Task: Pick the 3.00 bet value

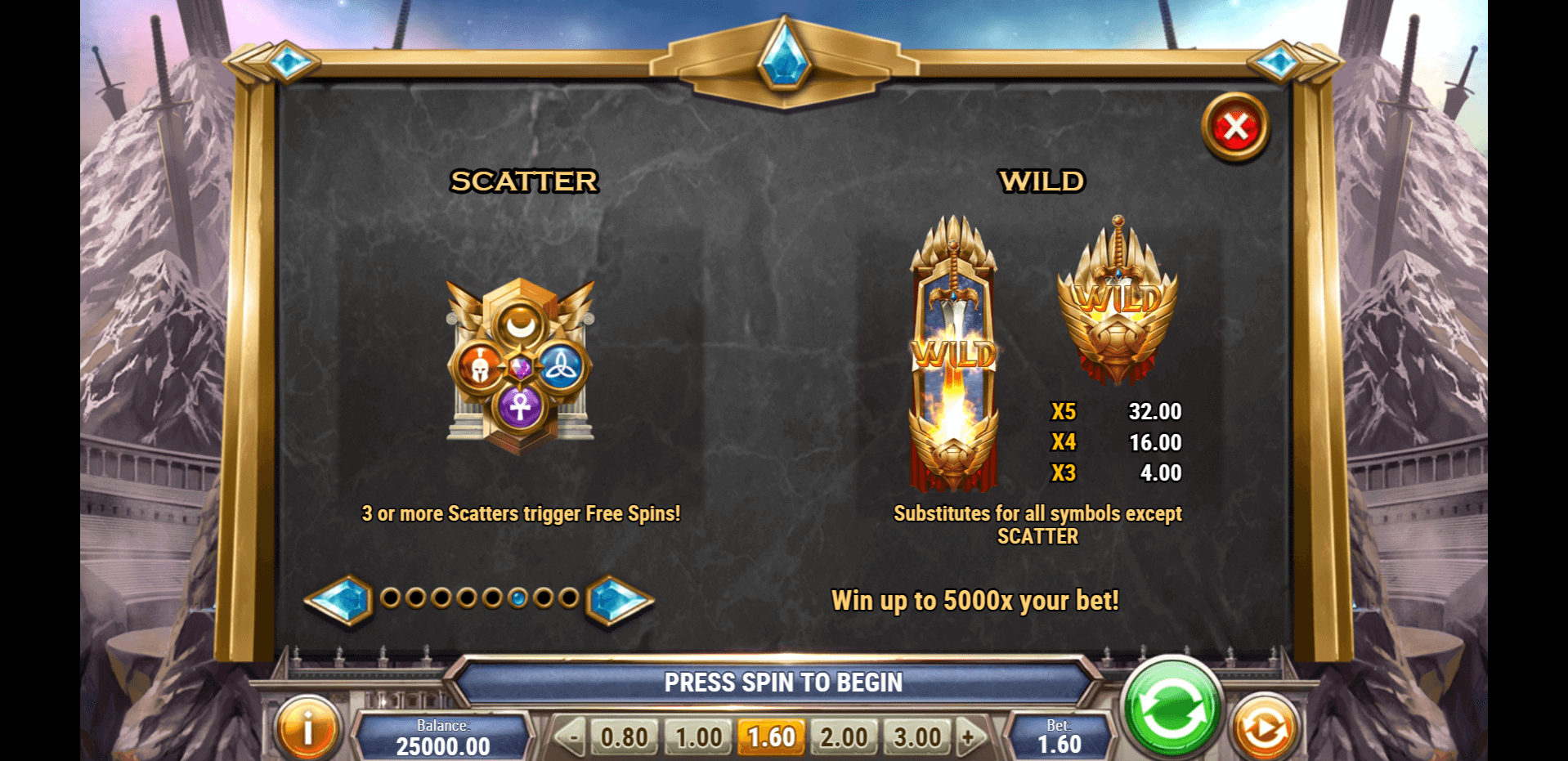Action: pos(916,737)
